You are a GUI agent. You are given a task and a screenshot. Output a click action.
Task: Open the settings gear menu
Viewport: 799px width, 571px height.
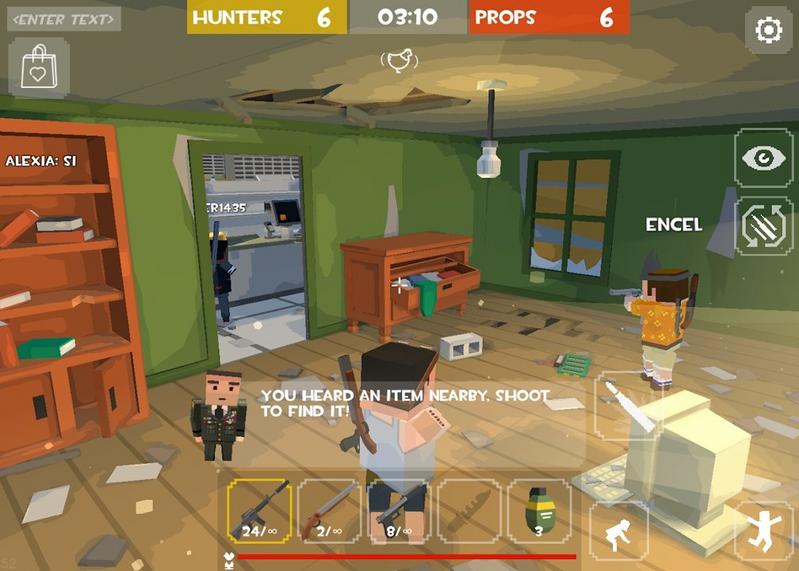[x=768, y=30]
